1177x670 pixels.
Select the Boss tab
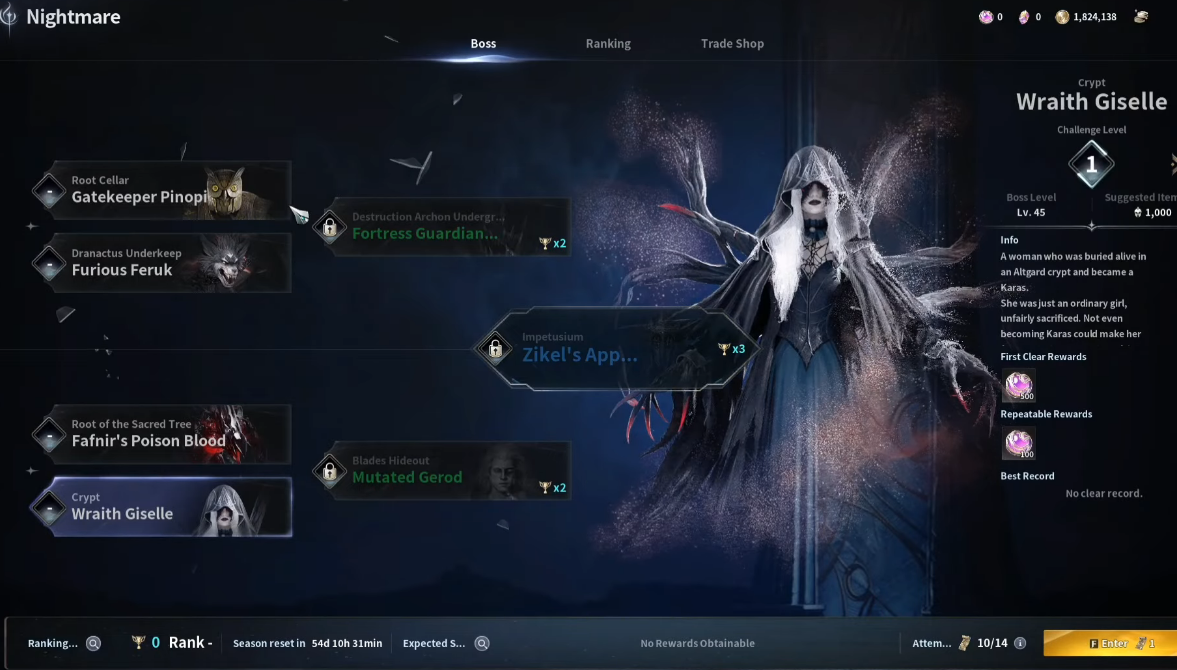click(x=483, y=44)
